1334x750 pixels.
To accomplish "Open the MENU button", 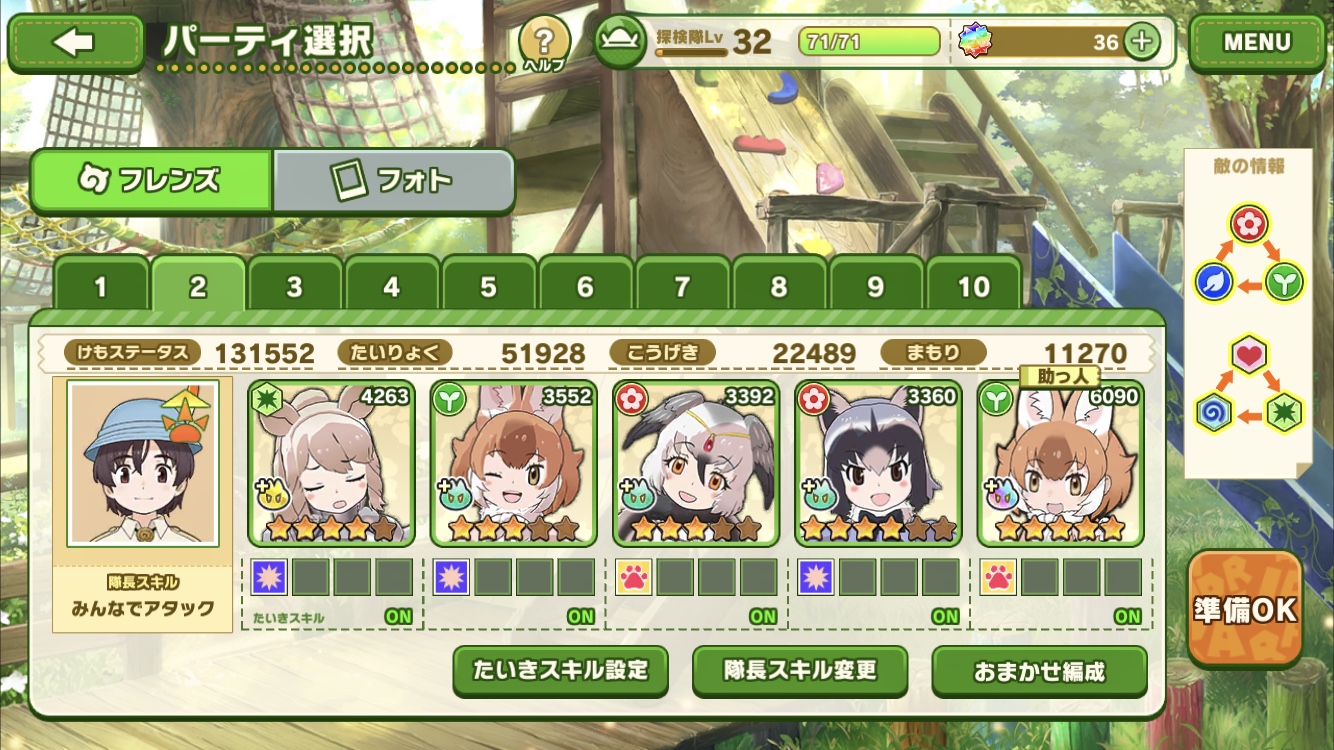I will tap(1256, 42).
